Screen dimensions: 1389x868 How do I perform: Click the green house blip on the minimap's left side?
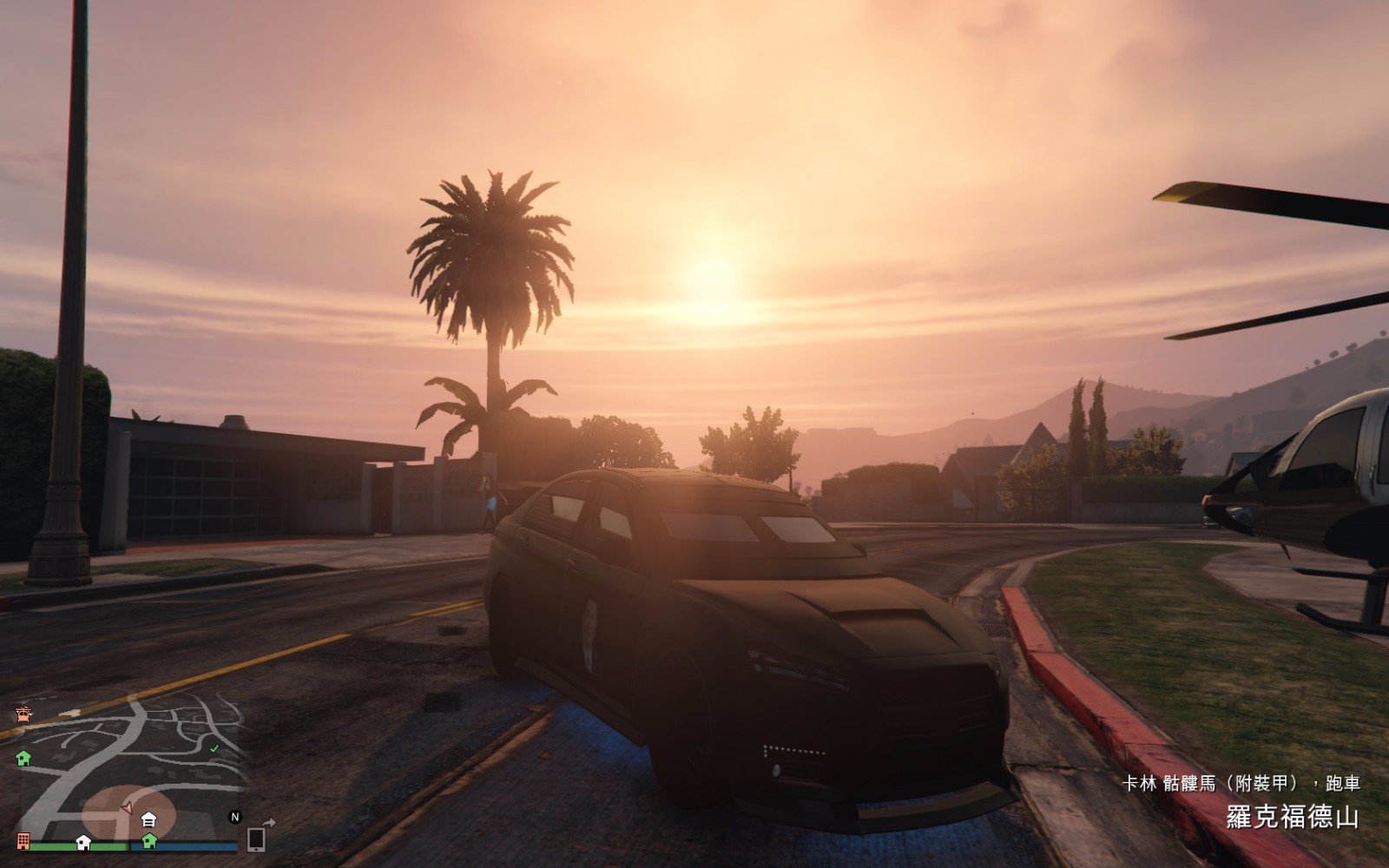point(23,759)
